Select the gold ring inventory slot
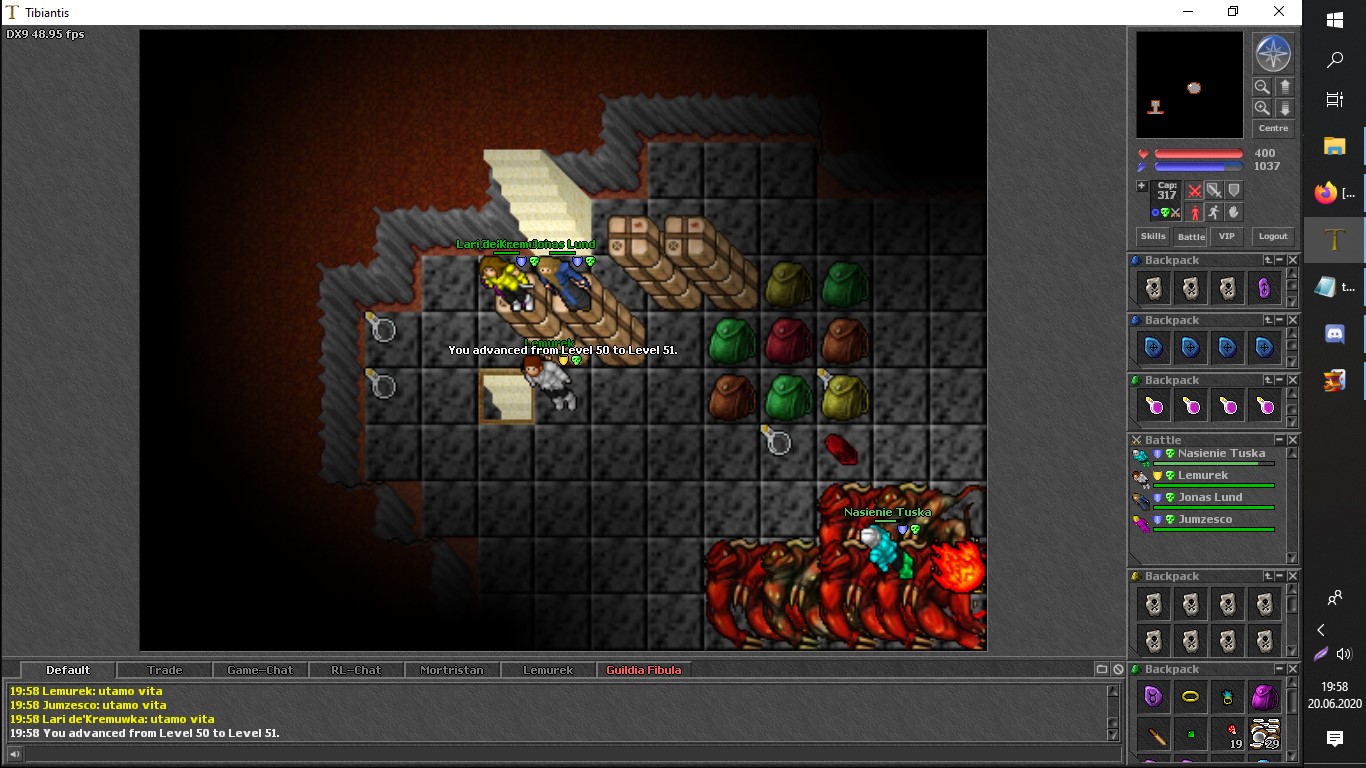 [x=1190, y=696]
